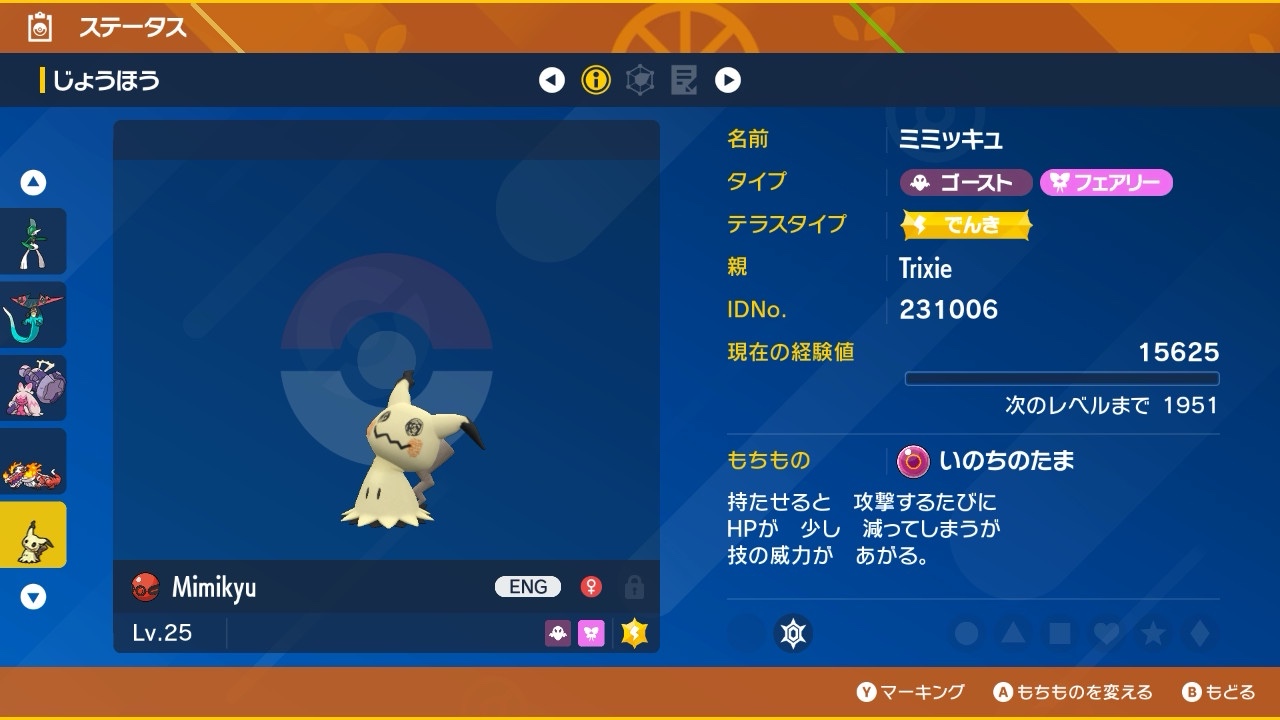Open the hexagon stats summary icon
This screenshot has height=720, width=1280.
click(x=640, y=80)
